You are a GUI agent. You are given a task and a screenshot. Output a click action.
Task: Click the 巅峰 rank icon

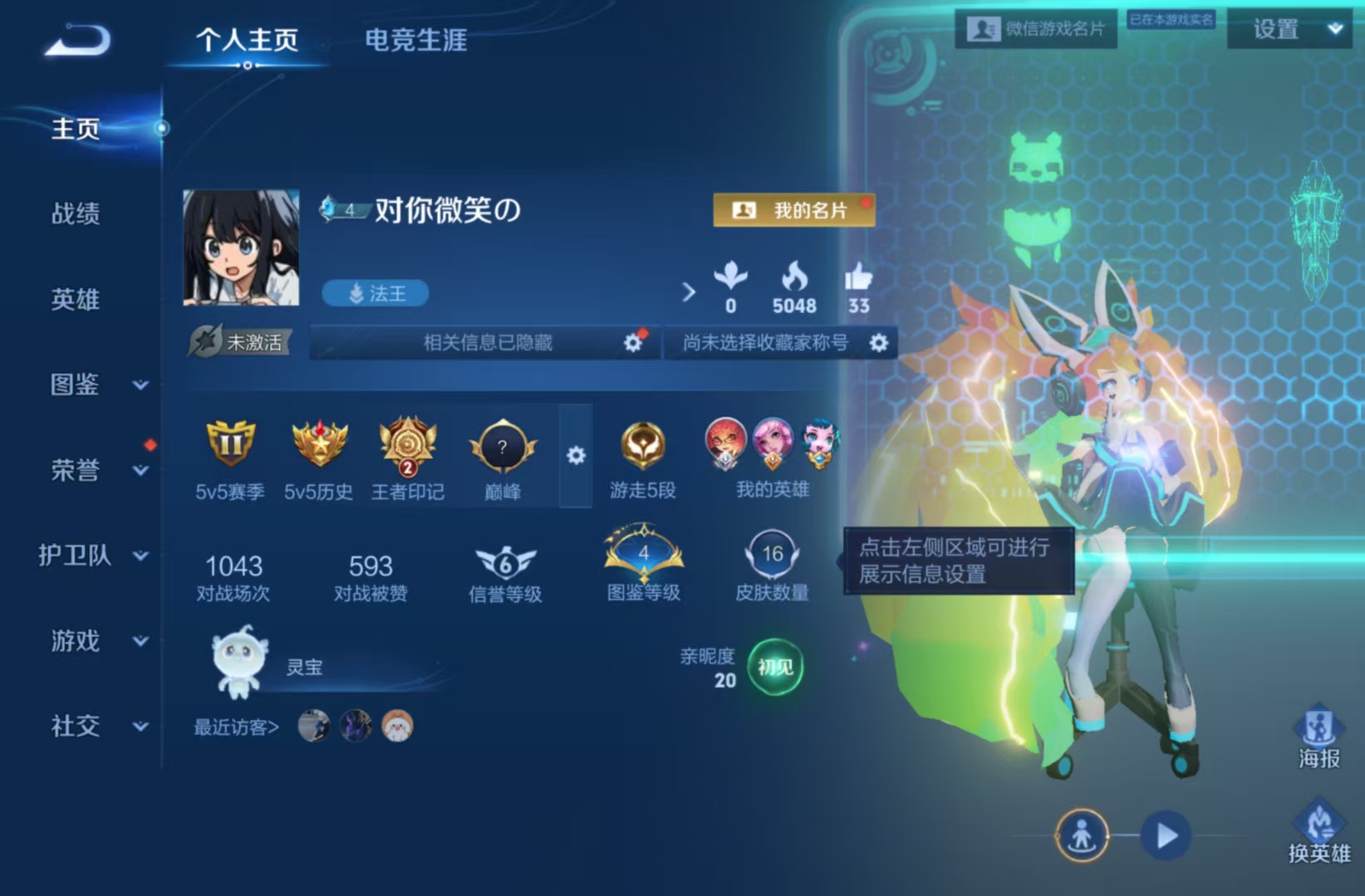[502, 447]
